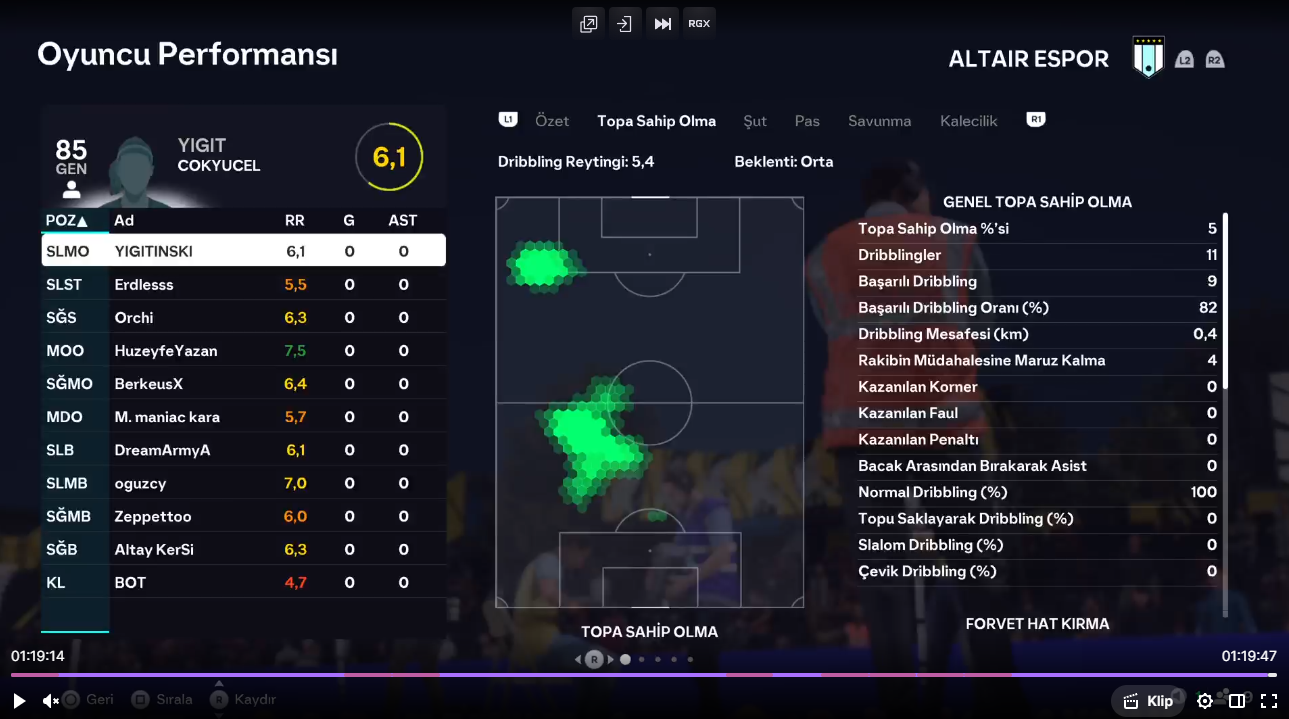Sort players by the RR column

pos(295,220)
